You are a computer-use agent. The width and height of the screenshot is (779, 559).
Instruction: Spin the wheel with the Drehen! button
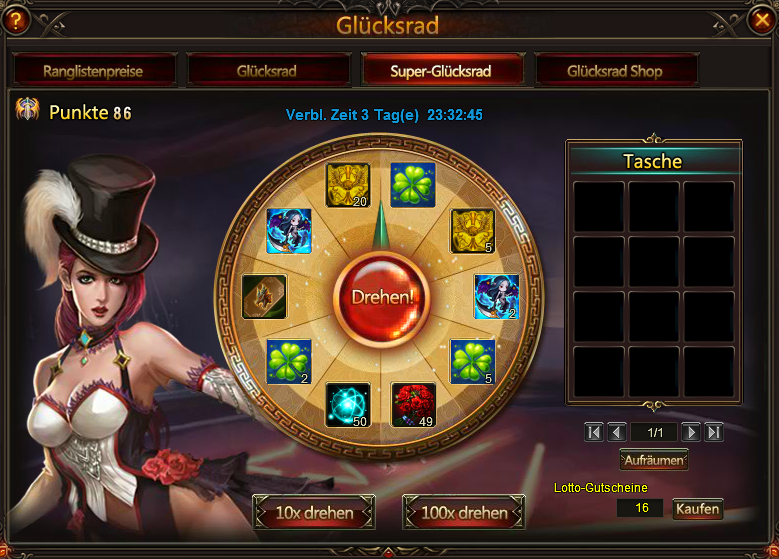(x=383, y=297)
